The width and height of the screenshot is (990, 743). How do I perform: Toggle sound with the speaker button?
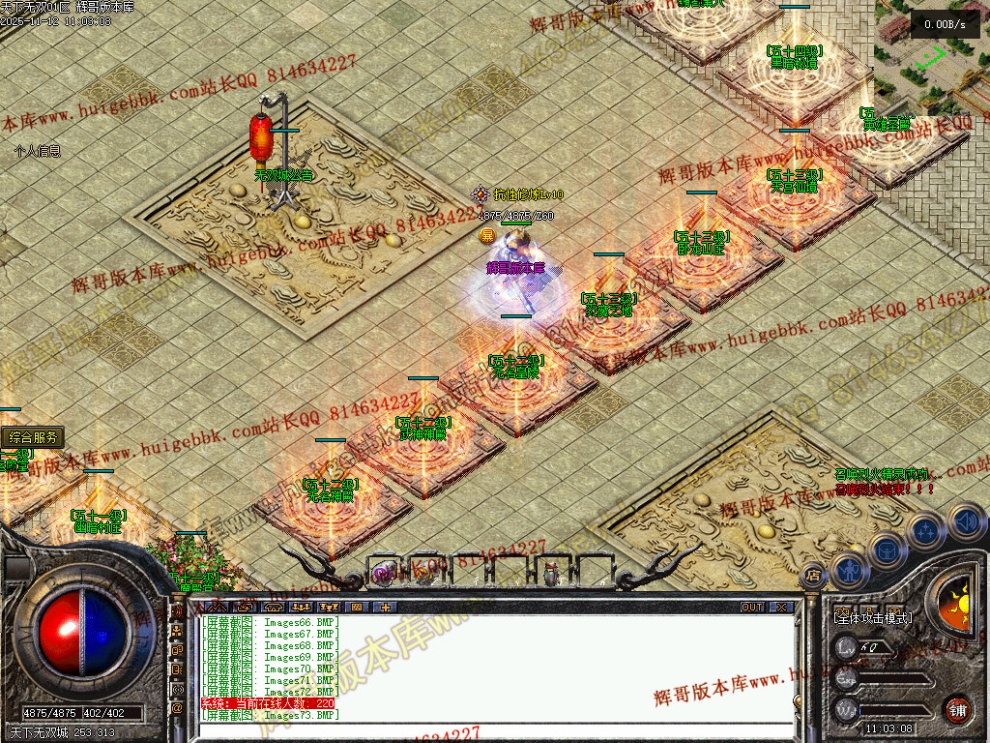[965, 521]
